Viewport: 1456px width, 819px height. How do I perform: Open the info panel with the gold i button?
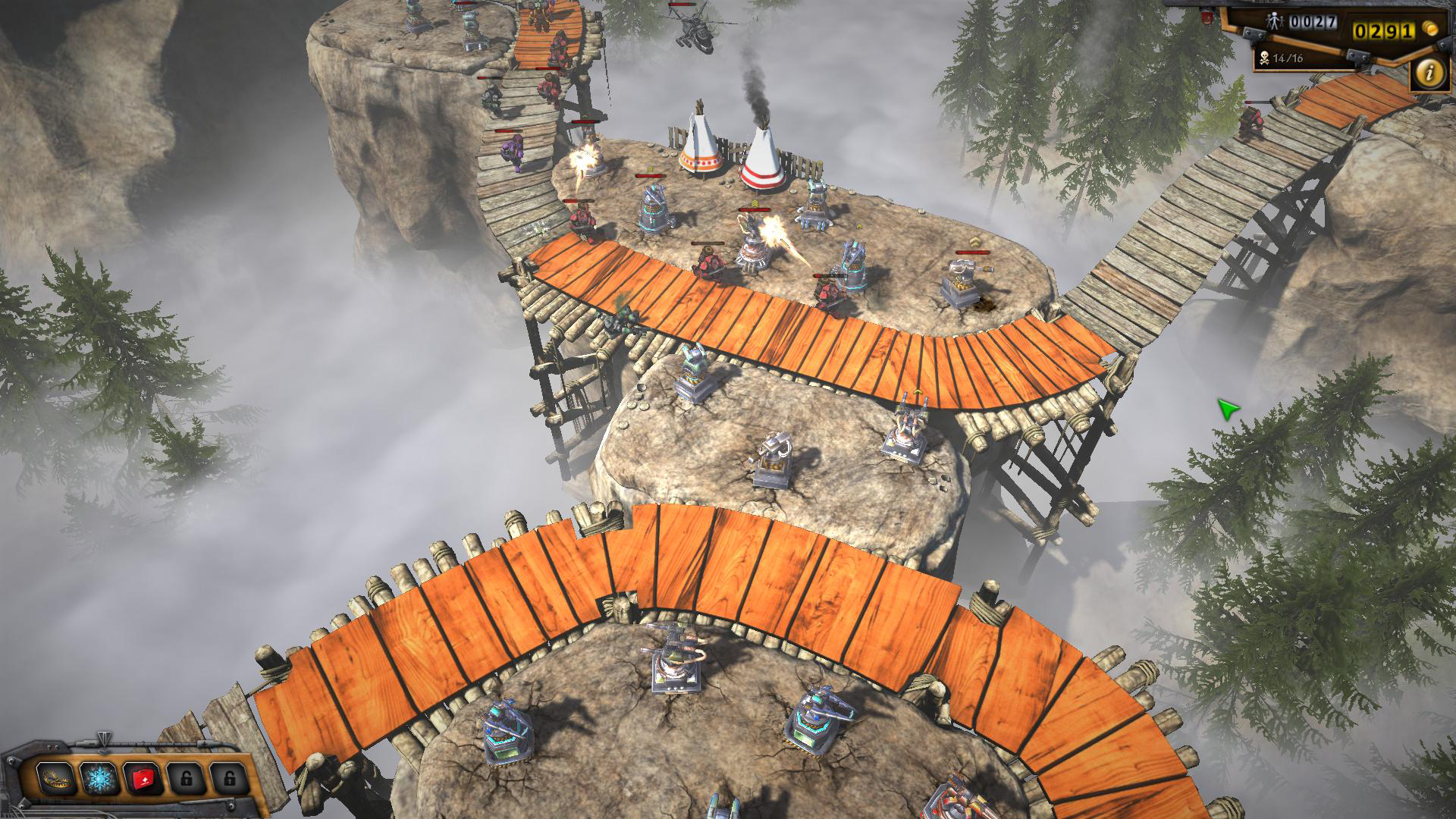1430,73
